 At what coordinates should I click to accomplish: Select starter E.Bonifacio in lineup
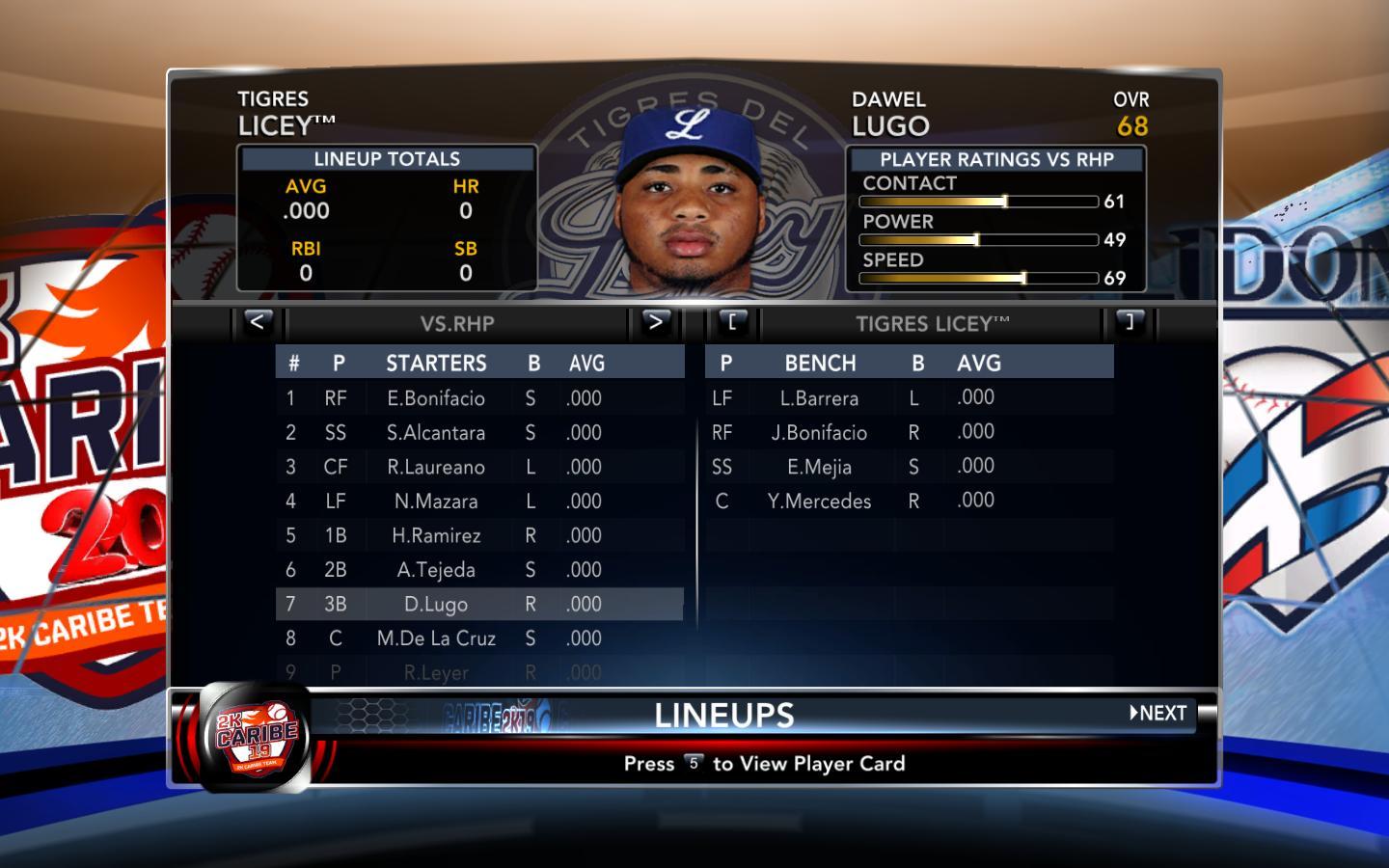tap(436, 398)
